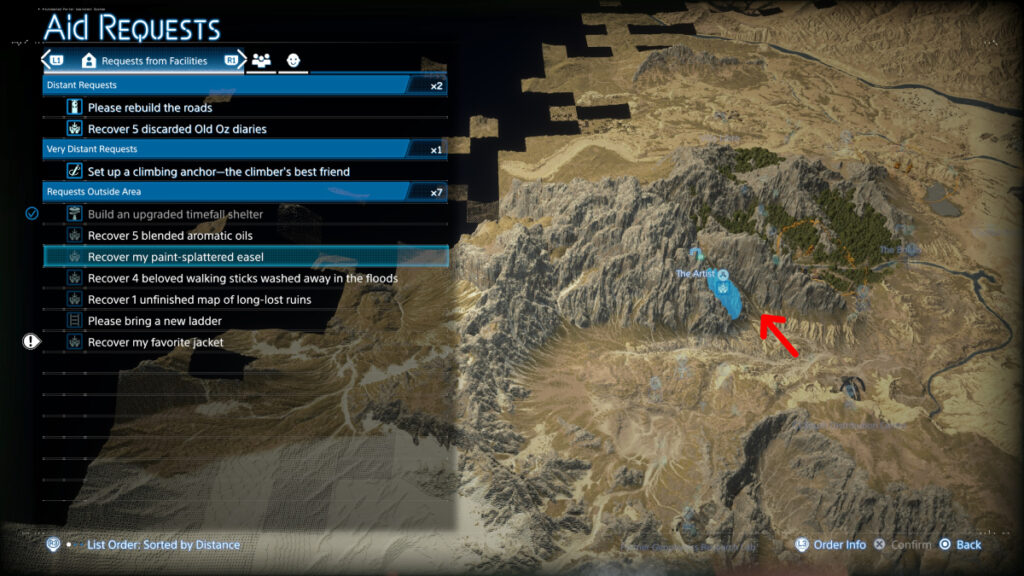
Task: Collapse the Distant Requests header
Action: point(244,86)
